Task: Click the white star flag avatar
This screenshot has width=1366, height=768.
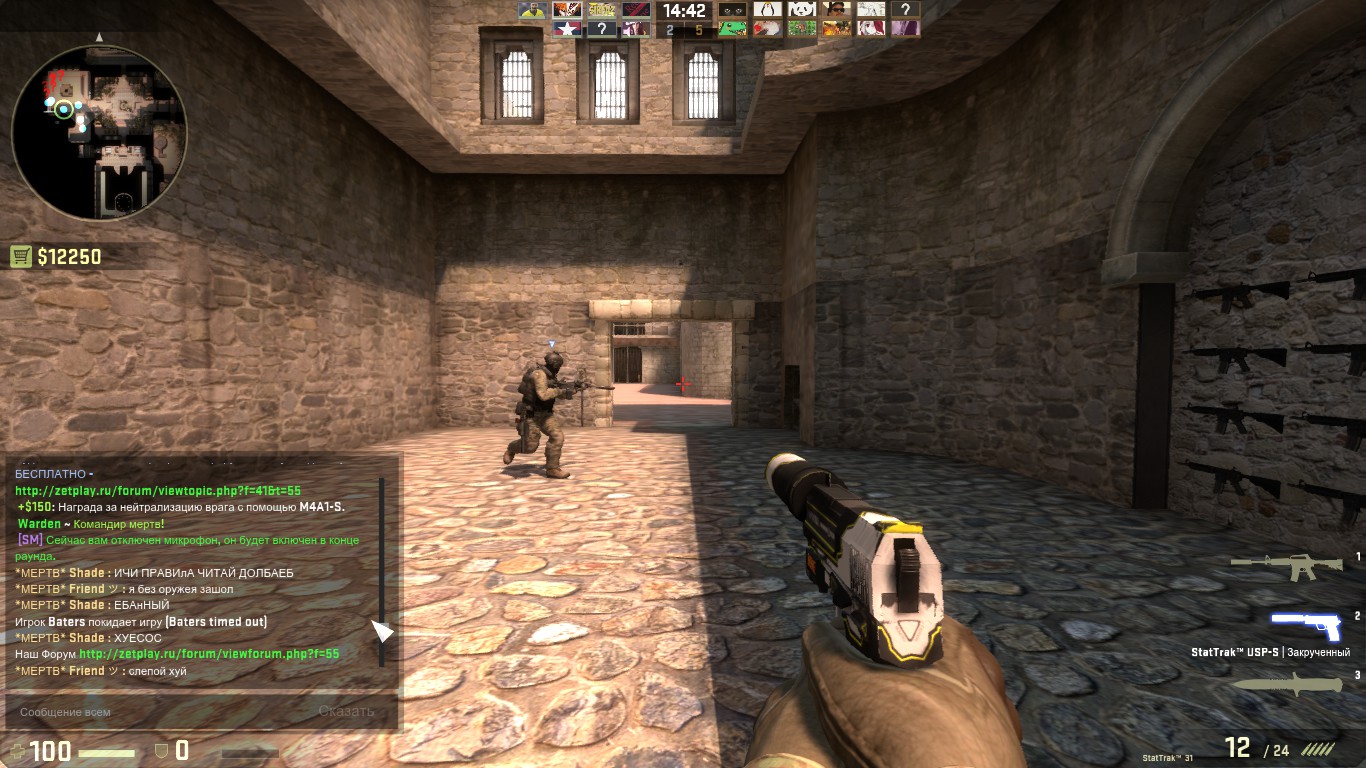Action: coord(567,29)
